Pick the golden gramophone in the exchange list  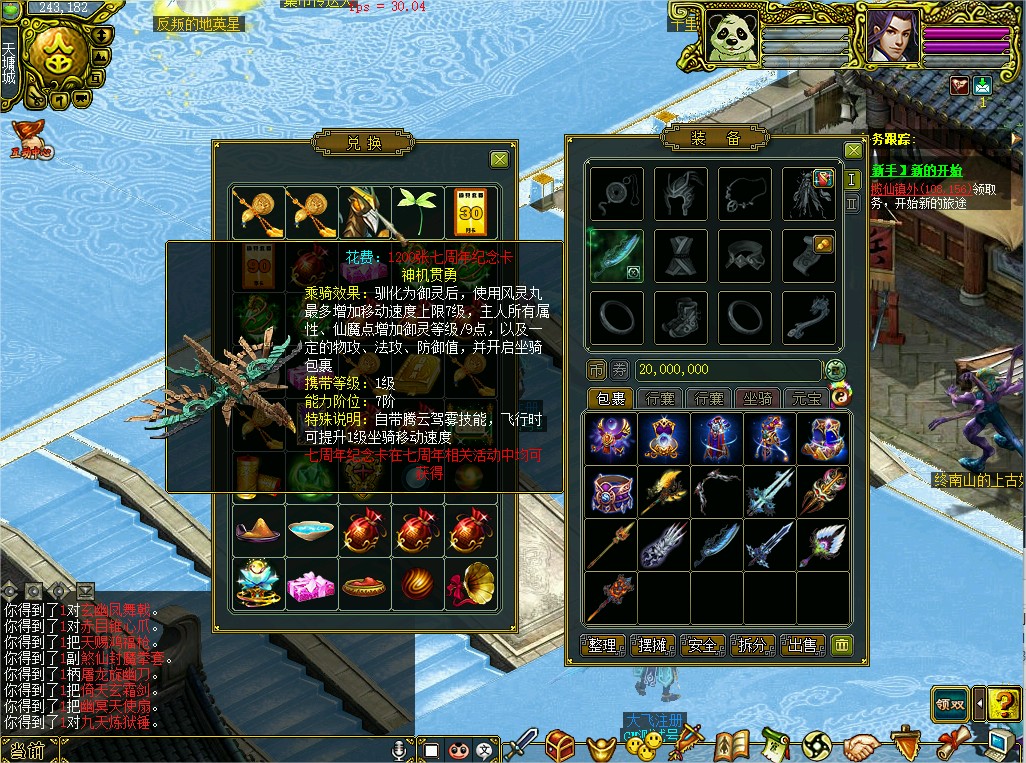(471, 582)
